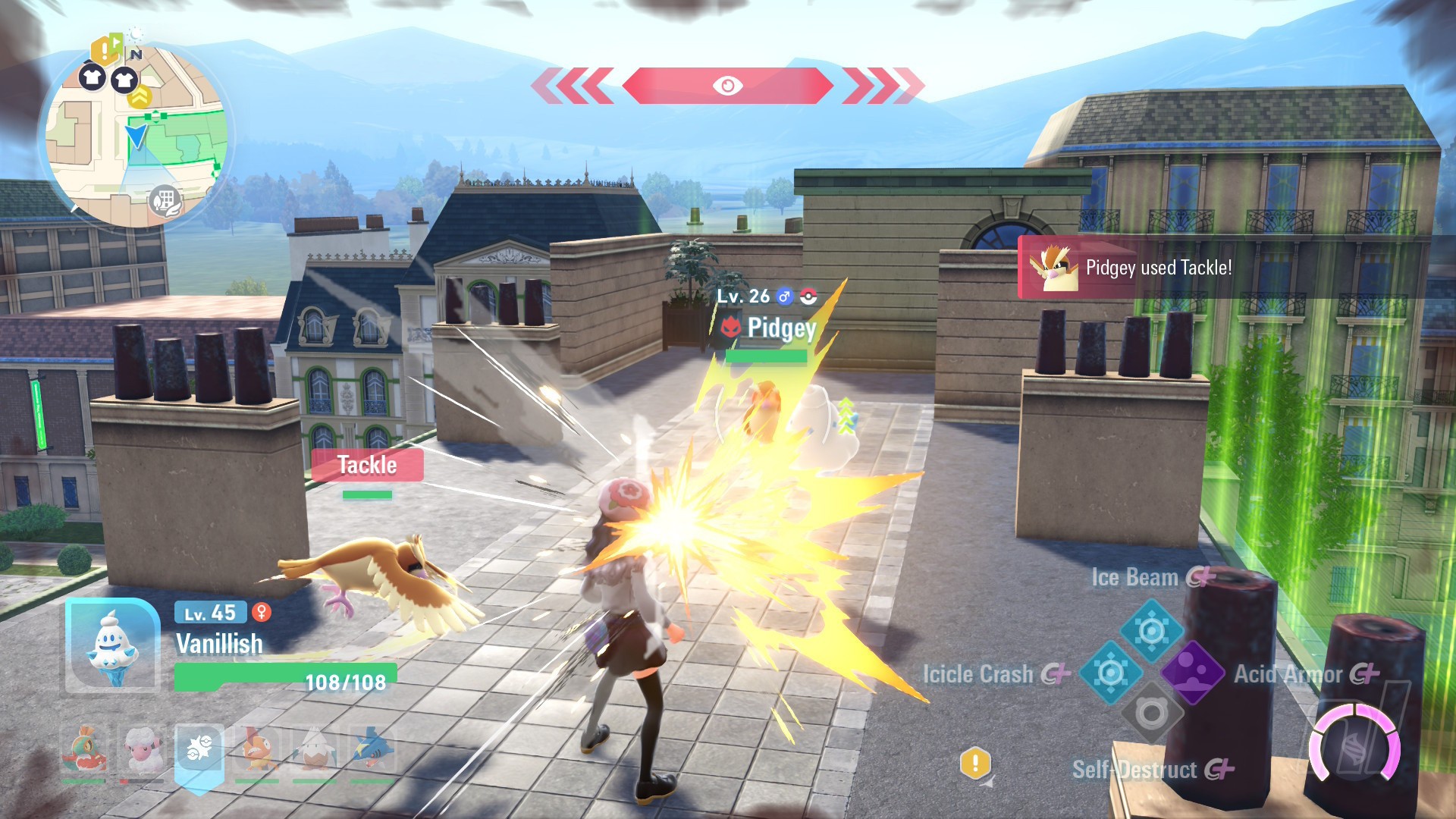Click the red eye alert banner
The width and height of the screenshot is (1456, 819).
click(727, 86)
